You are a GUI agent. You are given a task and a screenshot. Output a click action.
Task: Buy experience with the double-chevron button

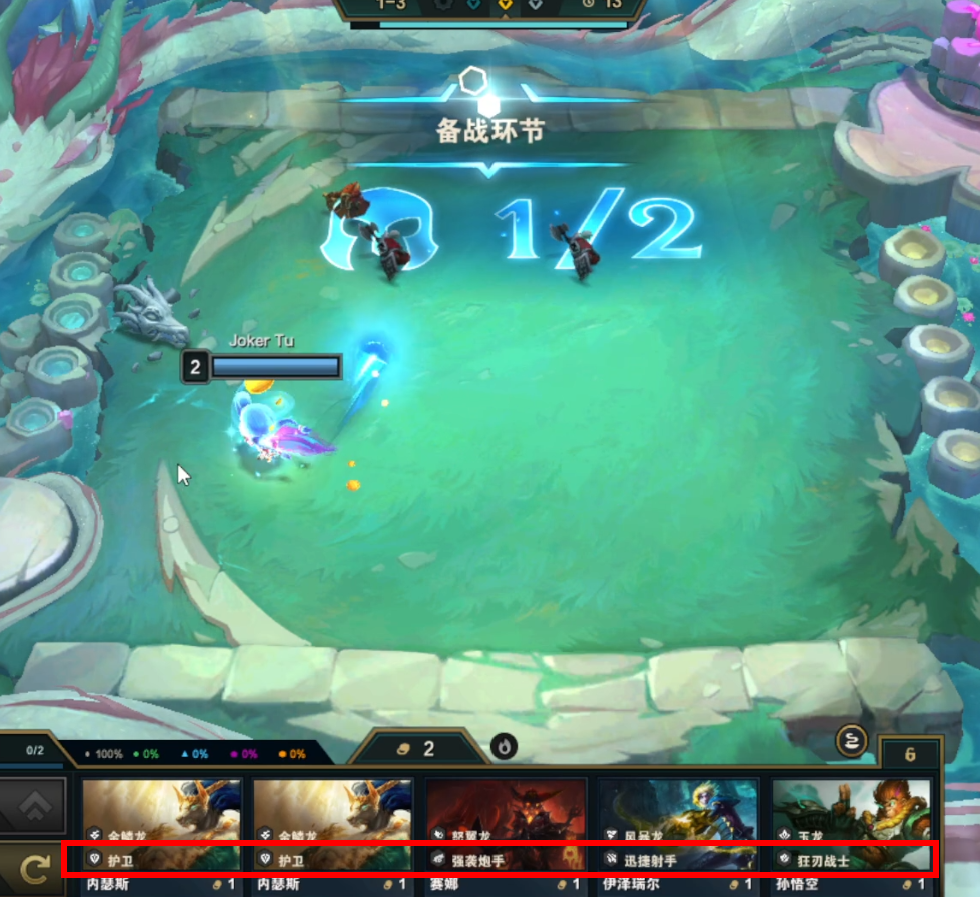pos(33,802)
